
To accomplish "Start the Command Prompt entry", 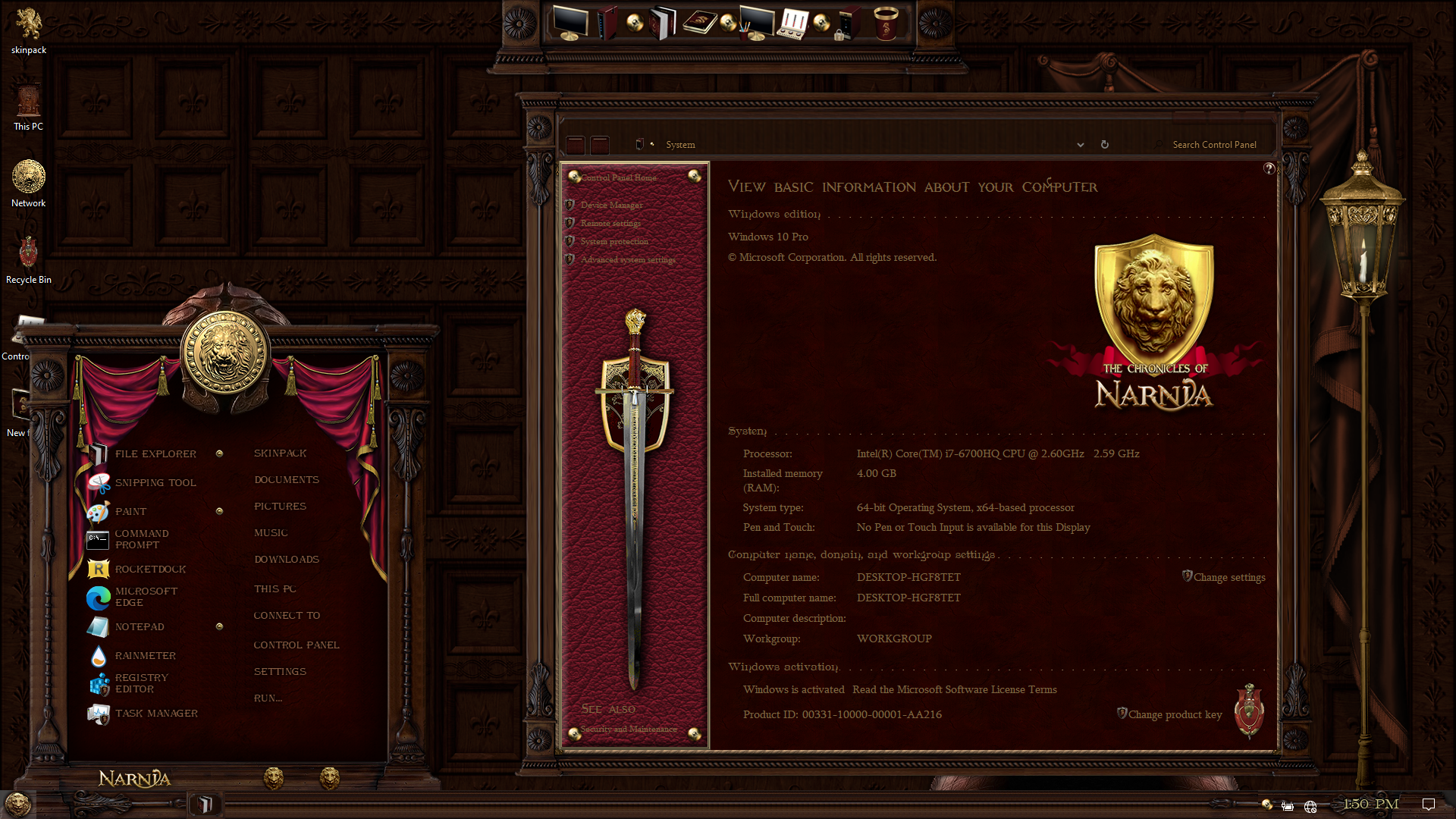I will tap(141, 539).
